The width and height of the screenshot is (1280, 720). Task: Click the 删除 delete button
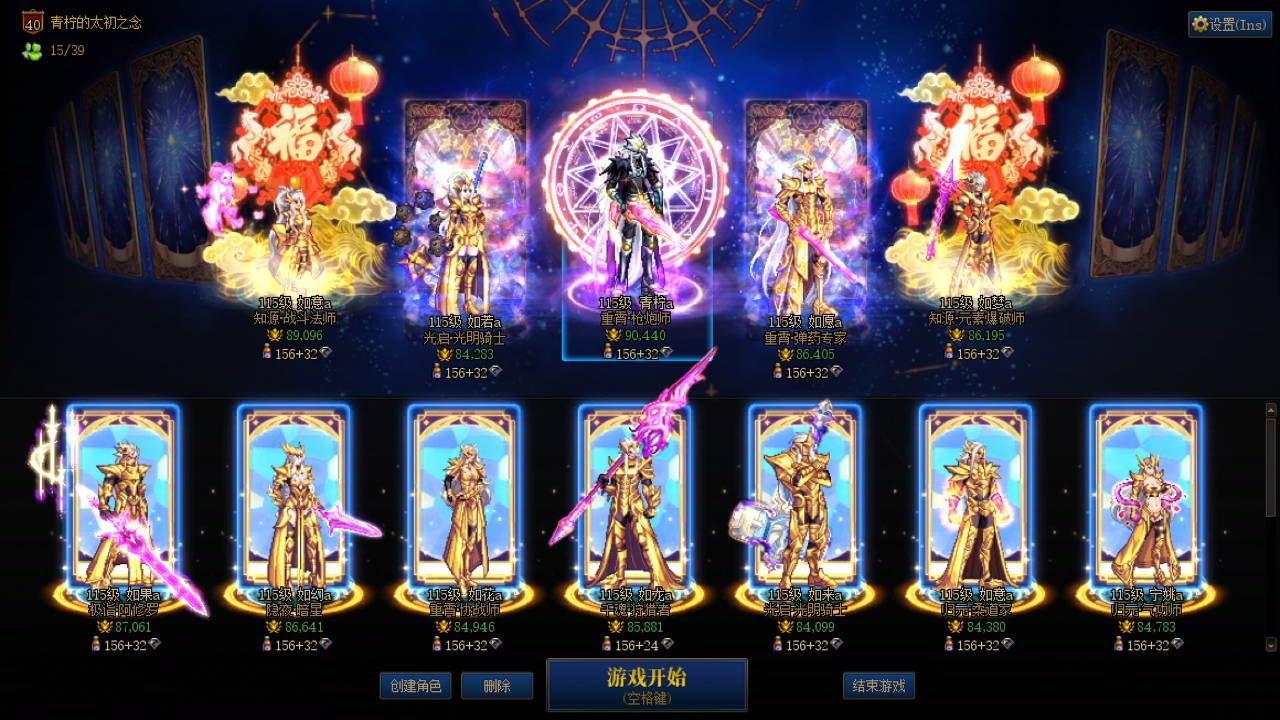497,687
